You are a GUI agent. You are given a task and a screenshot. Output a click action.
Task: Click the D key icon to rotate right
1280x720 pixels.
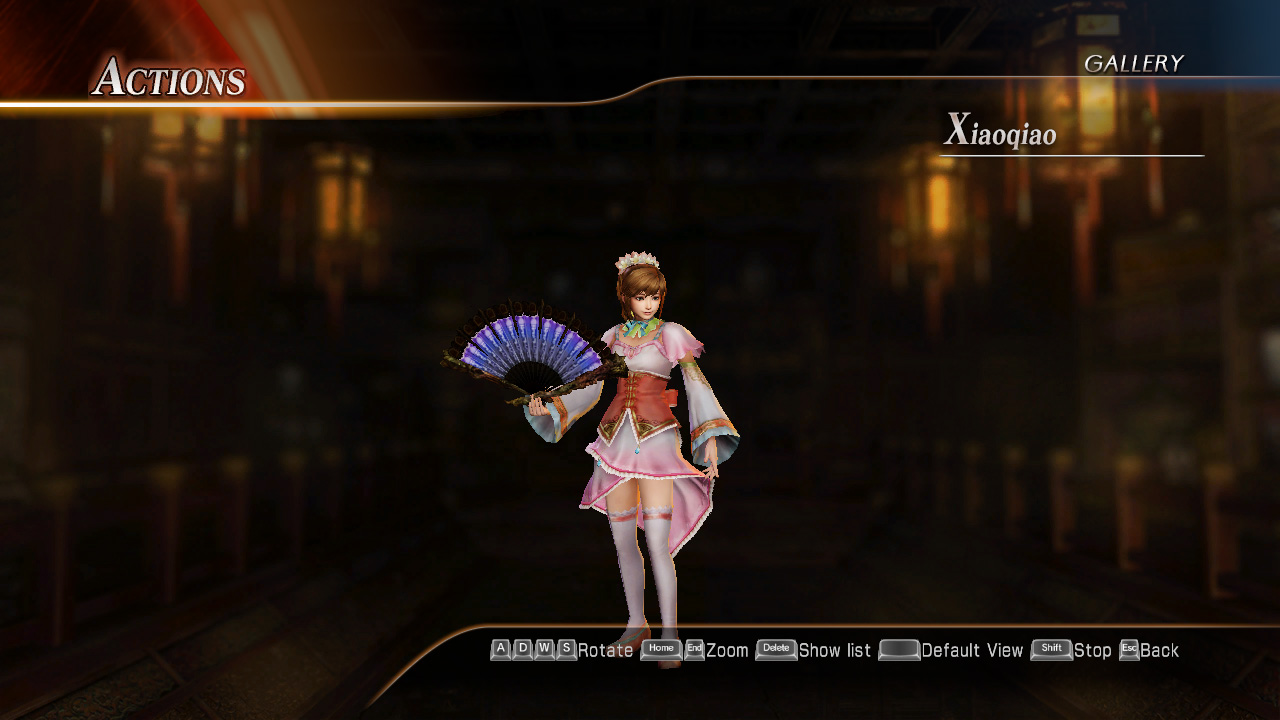521,650
